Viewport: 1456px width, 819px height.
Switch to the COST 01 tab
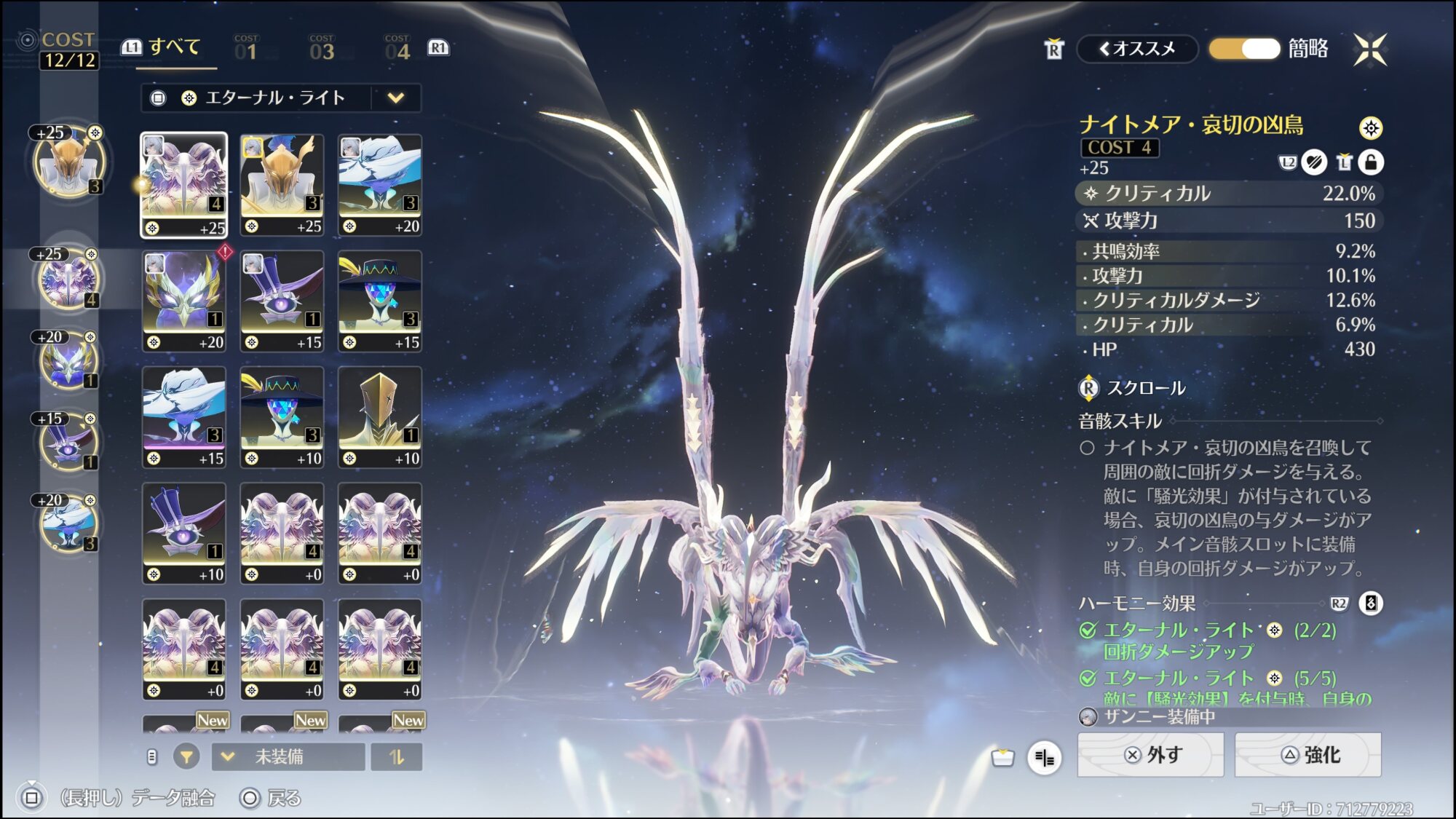pyautogui.click(x=246, y=48)
